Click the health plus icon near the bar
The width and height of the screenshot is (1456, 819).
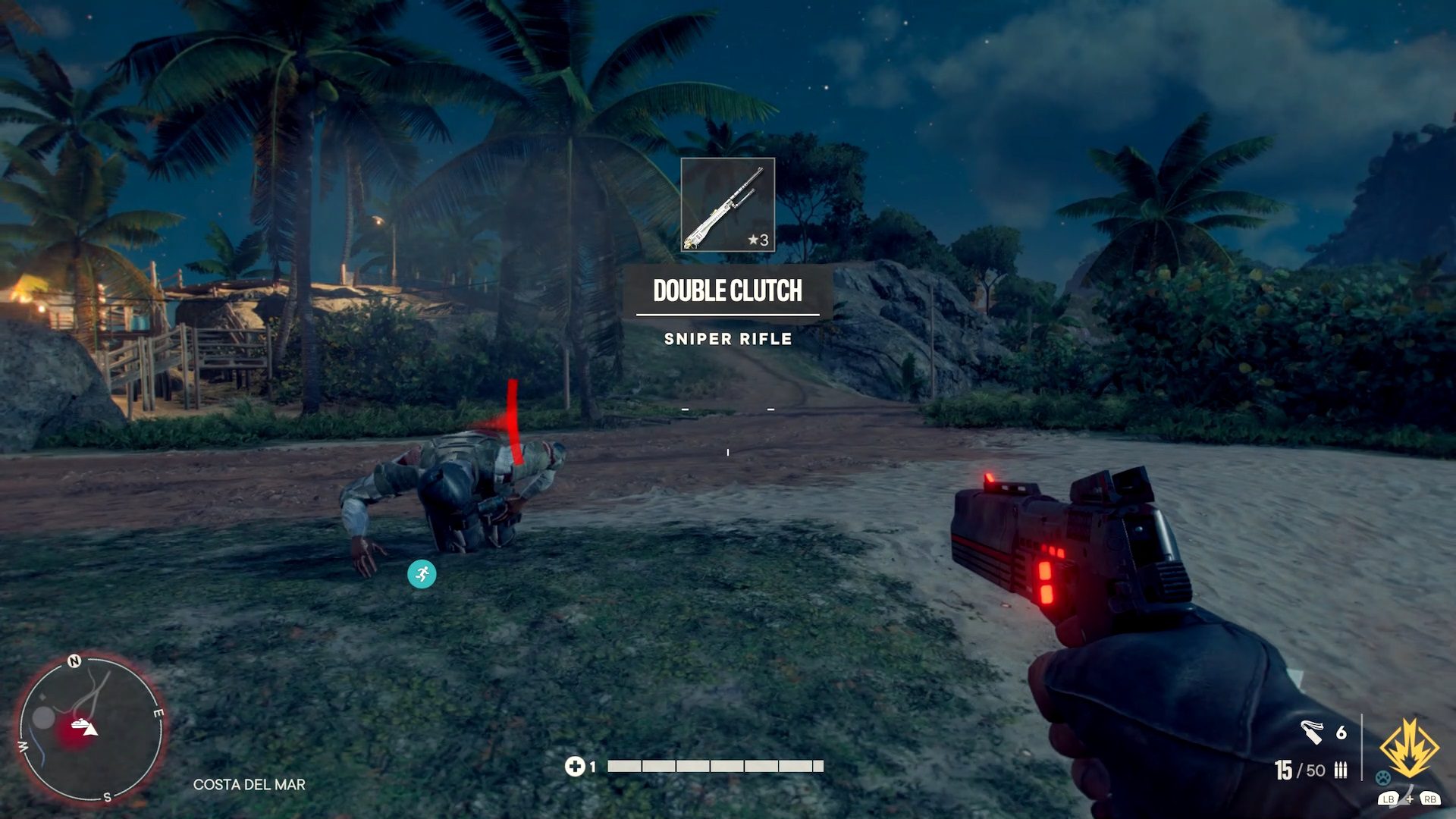[x=577, y=766]
